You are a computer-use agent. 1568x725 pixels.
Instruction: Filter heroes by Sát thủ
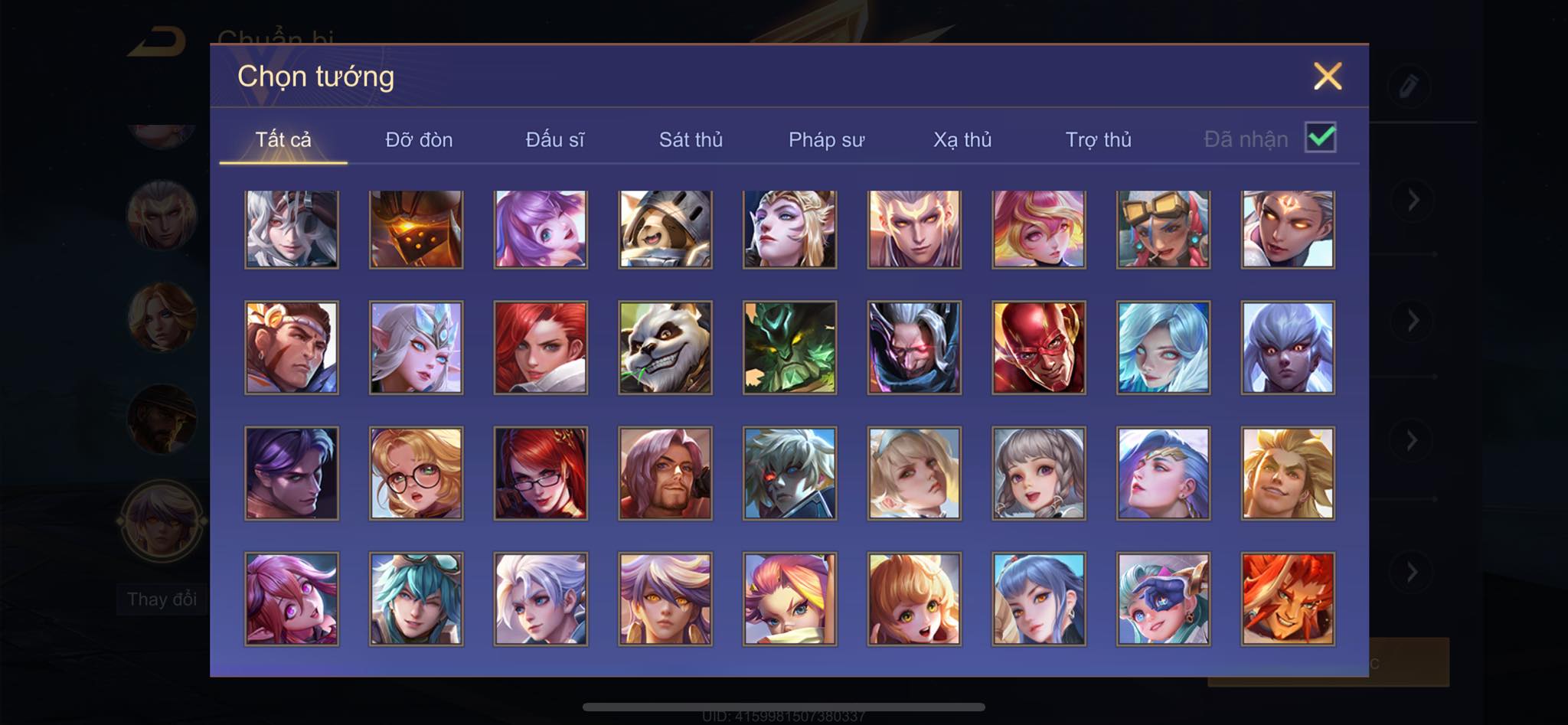pos(691,139)
